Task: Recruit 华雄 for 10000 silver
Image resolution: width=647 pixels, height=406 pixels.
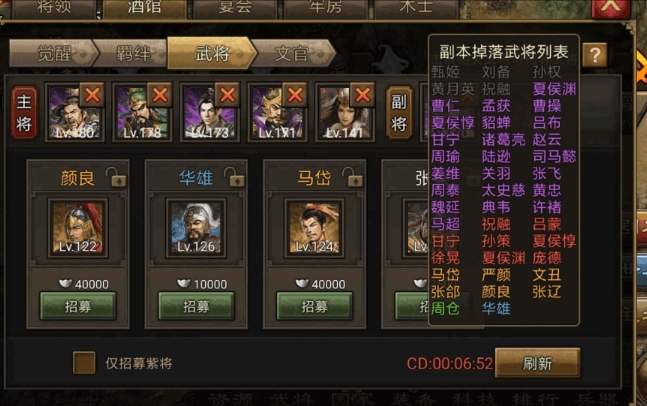Action: click(196, 306)
